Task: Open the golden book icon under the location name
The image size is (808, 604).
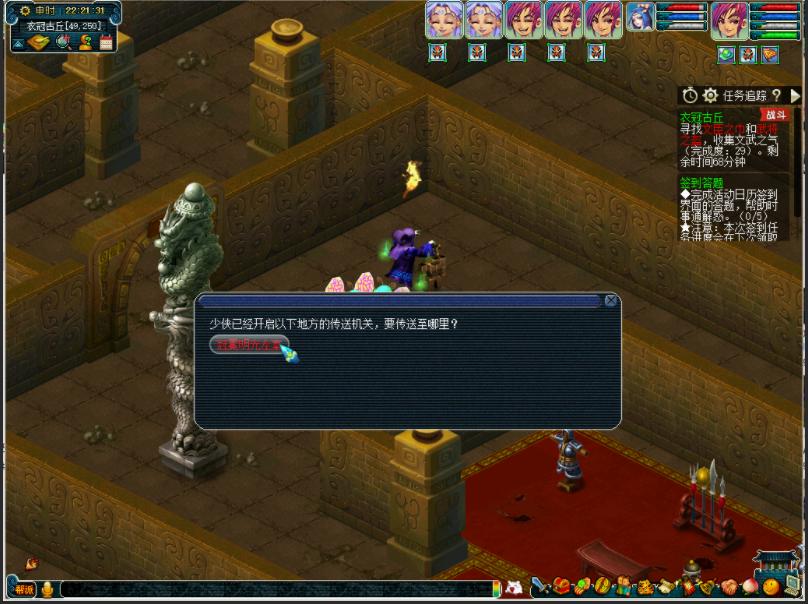Action: [x=38, y=42]
